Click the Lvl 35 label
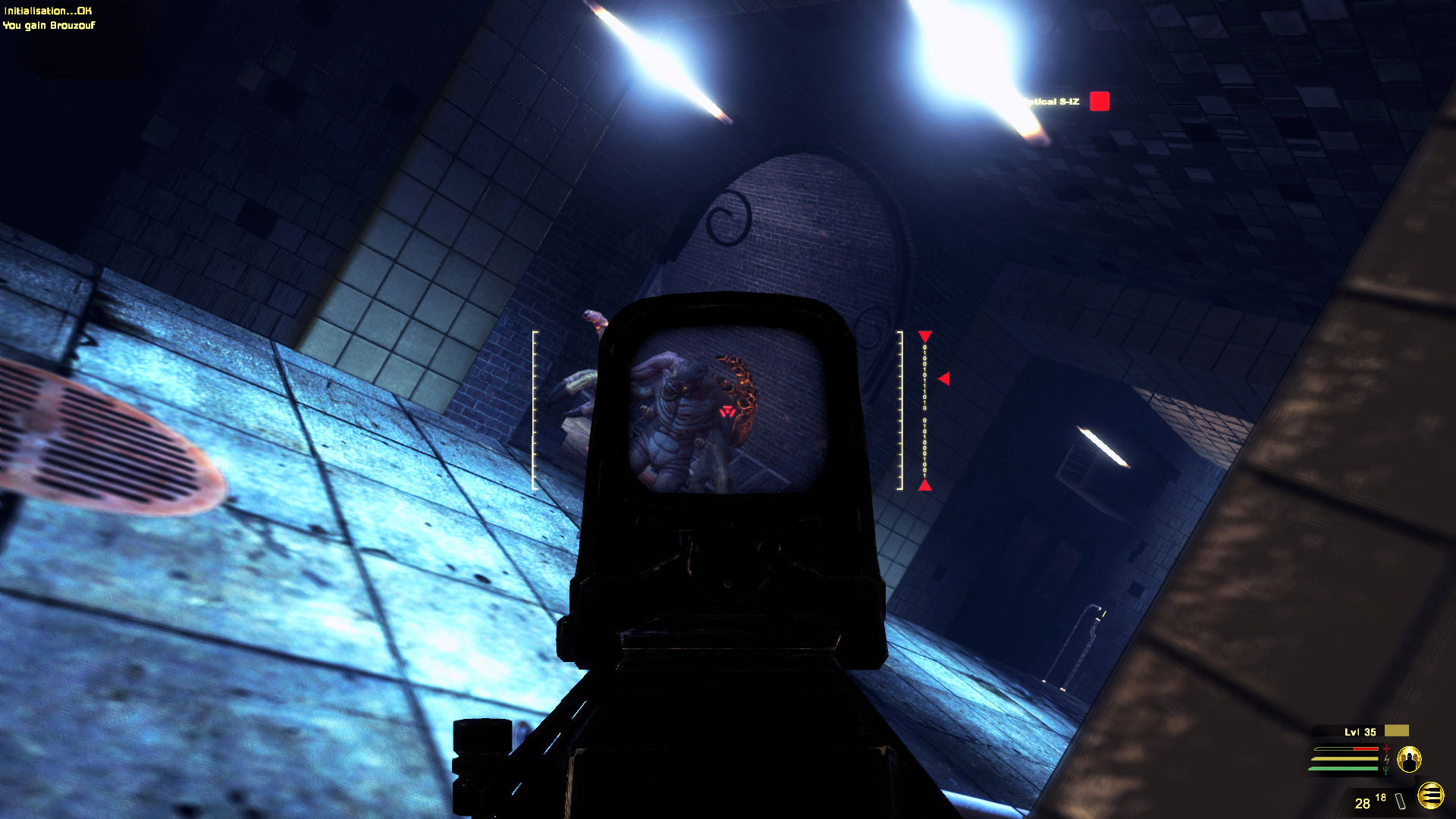The height and width of the screenshot is (819, 1456). click(1360, 731)
